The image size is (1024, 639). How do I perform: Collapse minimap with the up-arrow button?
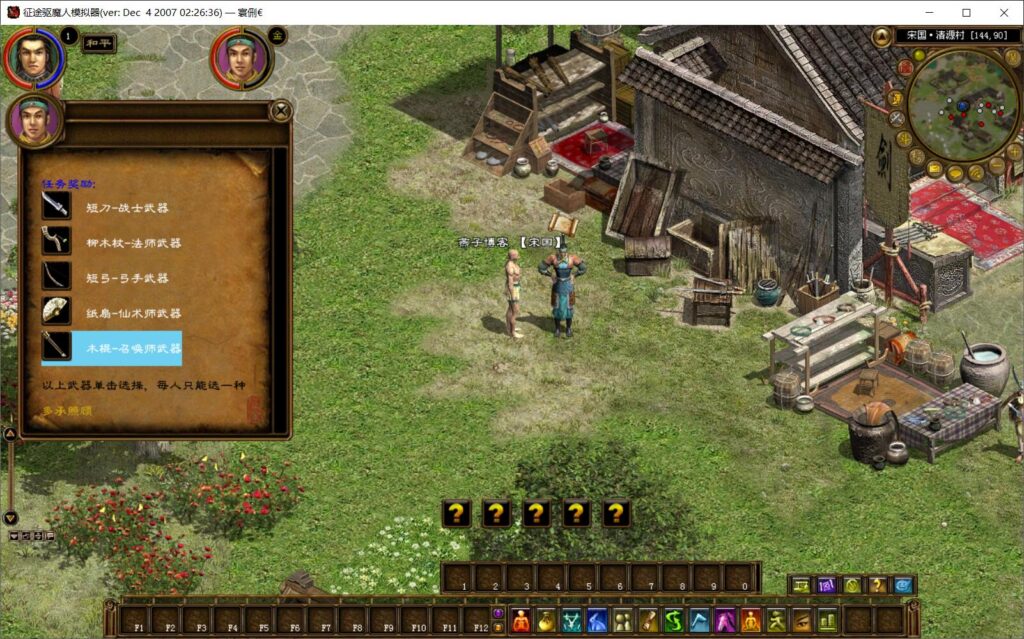point(881,38)
